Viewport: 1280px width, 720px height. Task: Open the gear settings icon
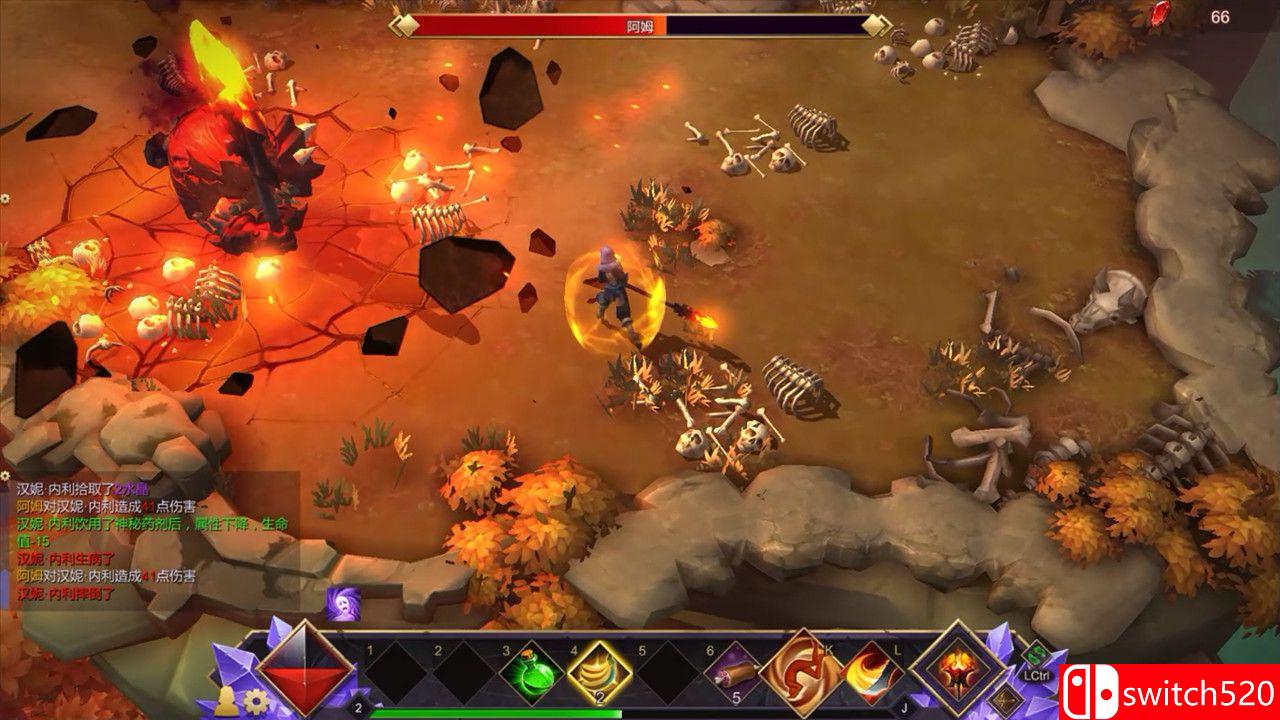pyautogui.click(x=257, y=700)
